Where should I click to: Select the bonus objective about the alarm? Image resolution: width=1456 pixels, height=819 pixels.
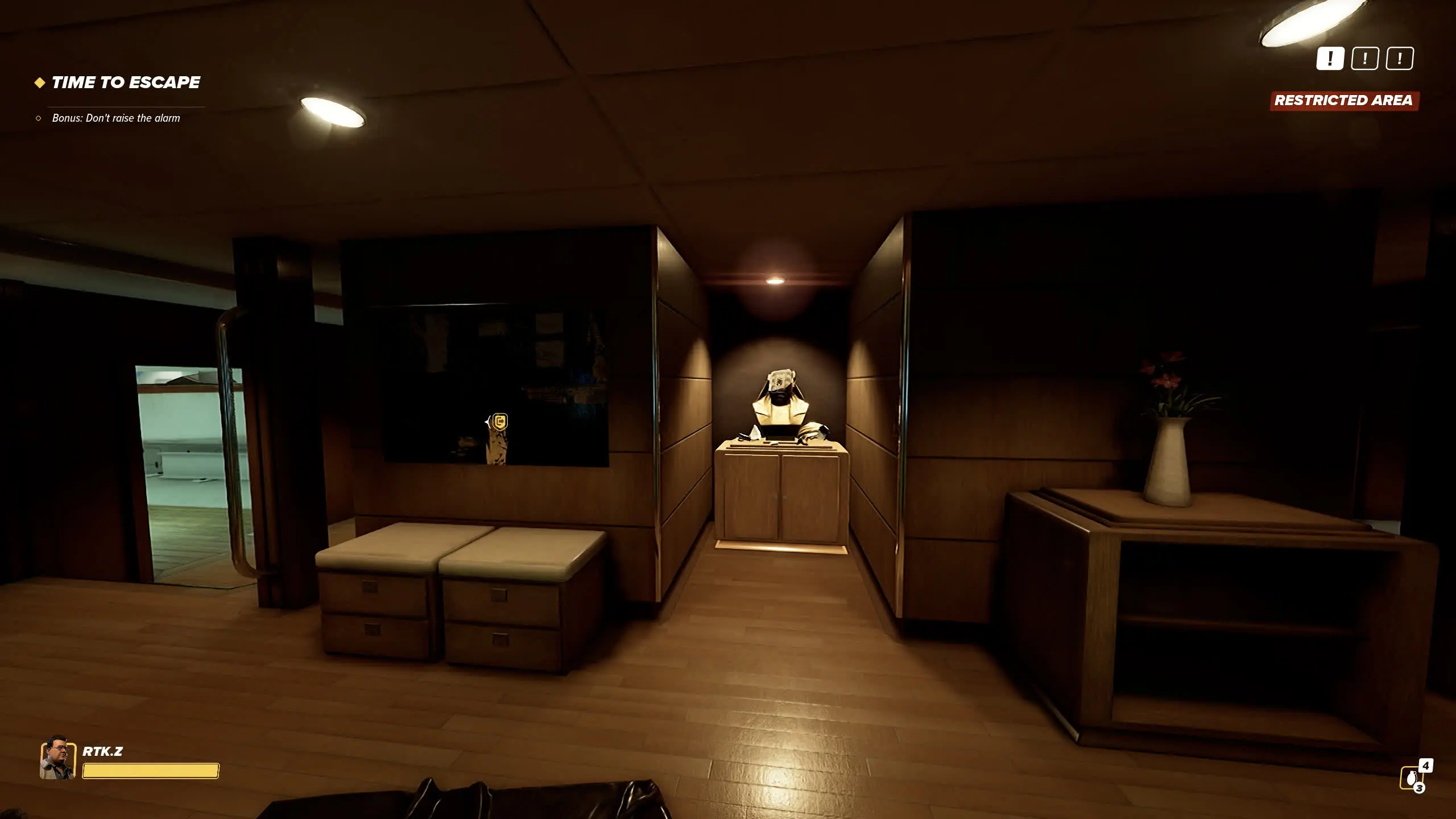pos(115,118)
